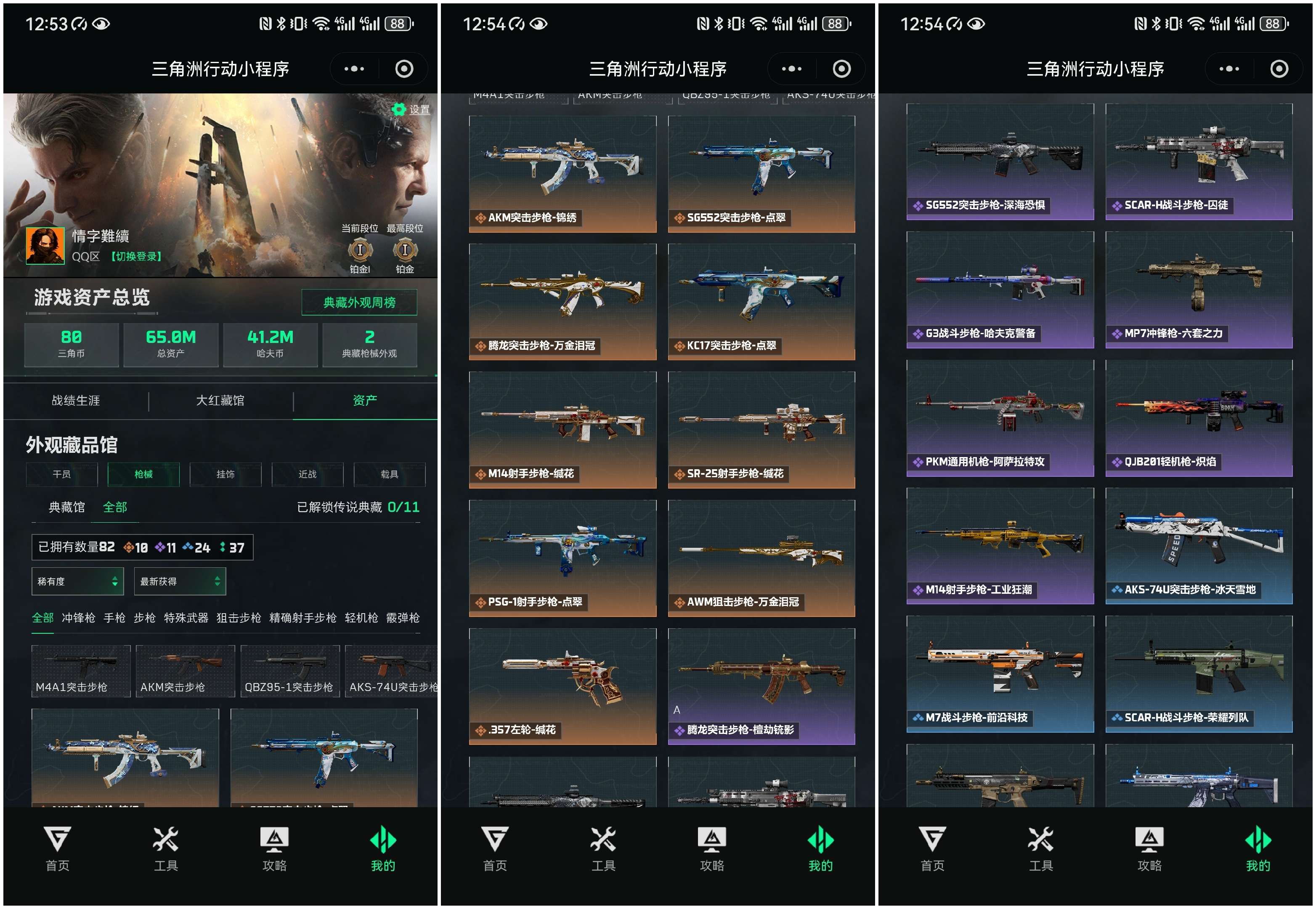Open the 腾龙突击步枪-万金泪冠 skin card
The image size is (1316, 909).
(562, 302)
